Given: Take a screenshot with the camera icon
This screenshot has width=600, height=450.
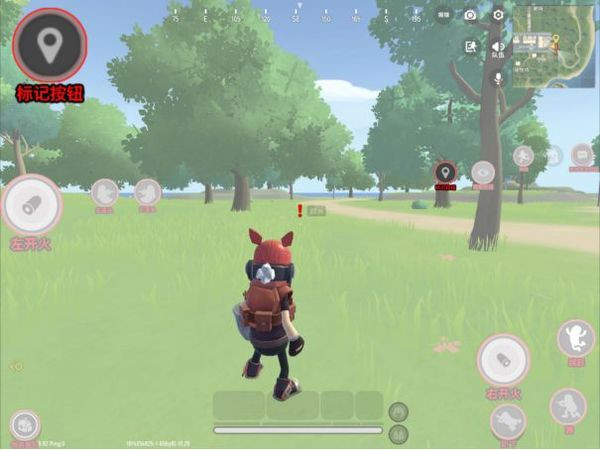Looking at the screenshot, I should click(470, 15).
